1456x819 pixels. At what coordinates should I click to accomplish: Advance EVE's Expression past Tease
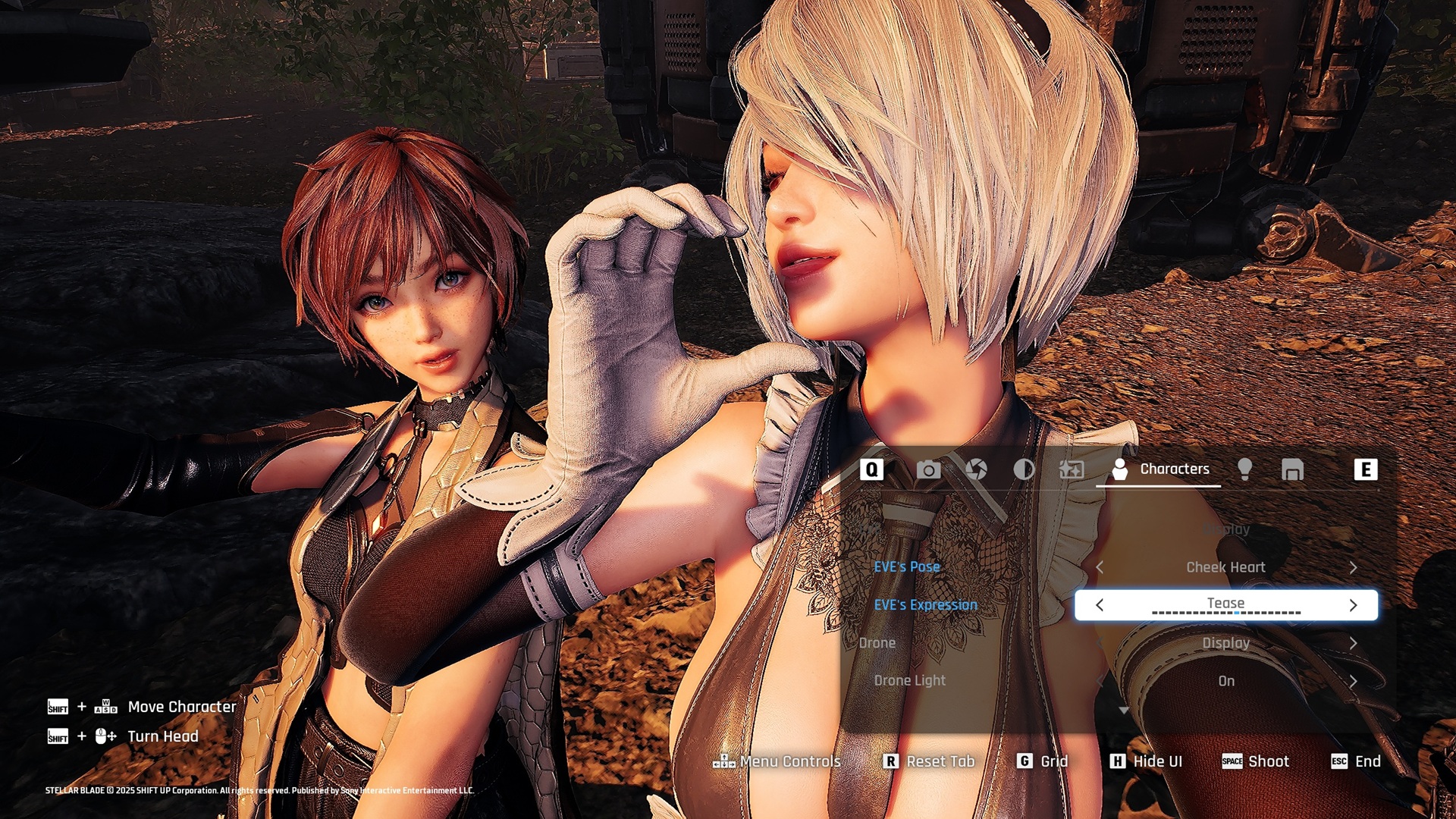click(1353, 605)
